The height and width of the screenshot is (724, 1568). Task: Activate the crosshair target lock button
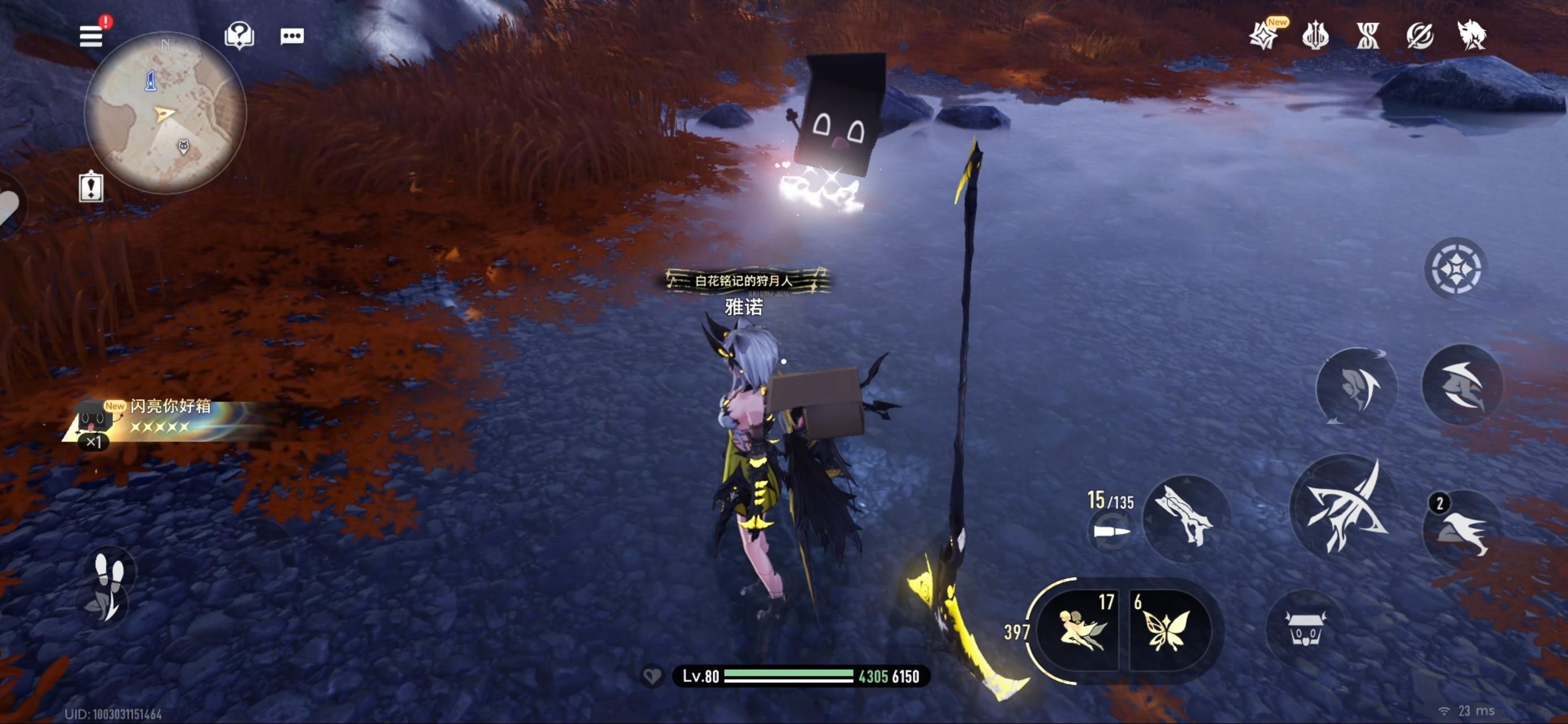tap(1455, 268)
